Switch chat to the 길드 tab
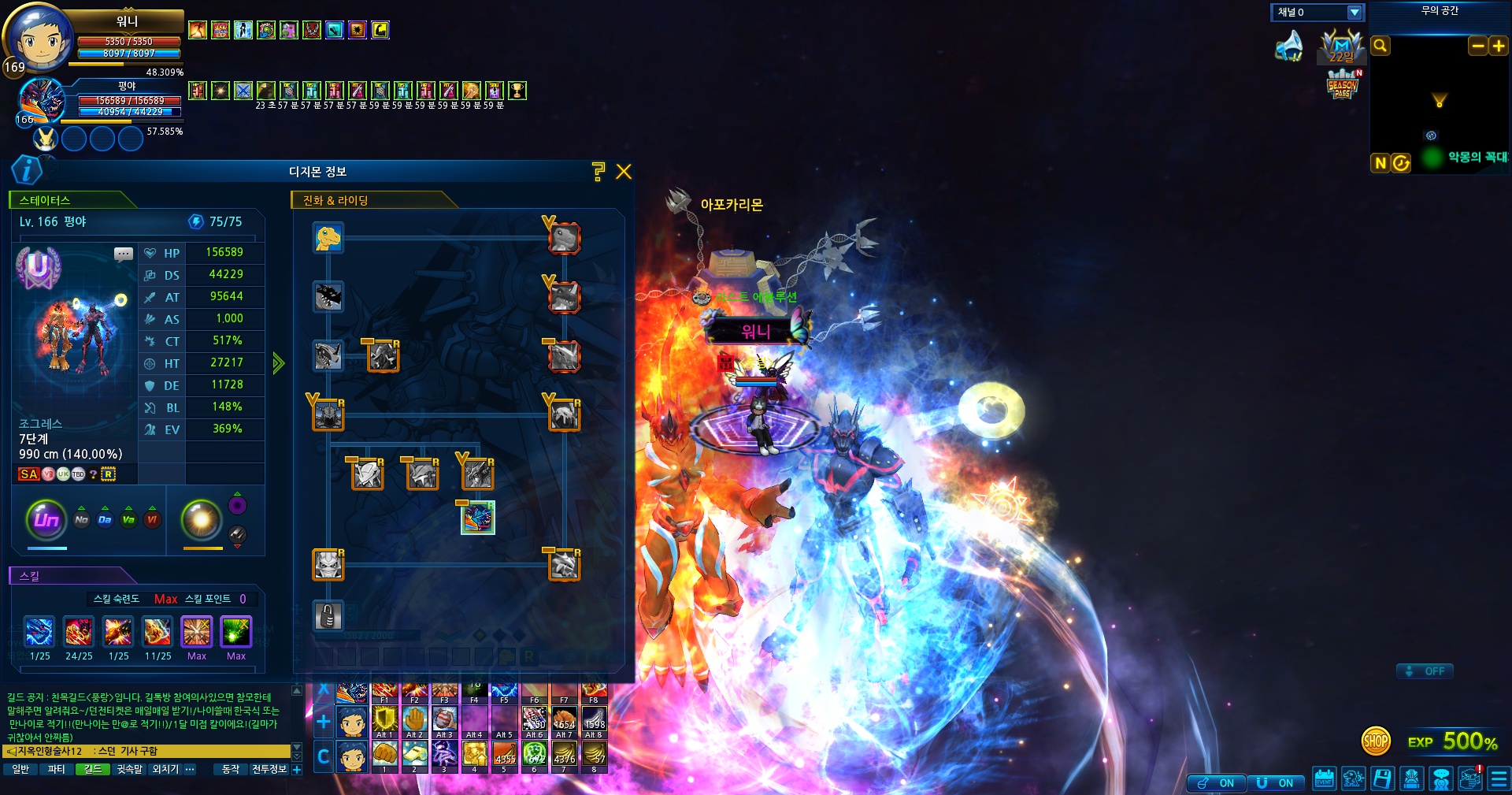 93,769
